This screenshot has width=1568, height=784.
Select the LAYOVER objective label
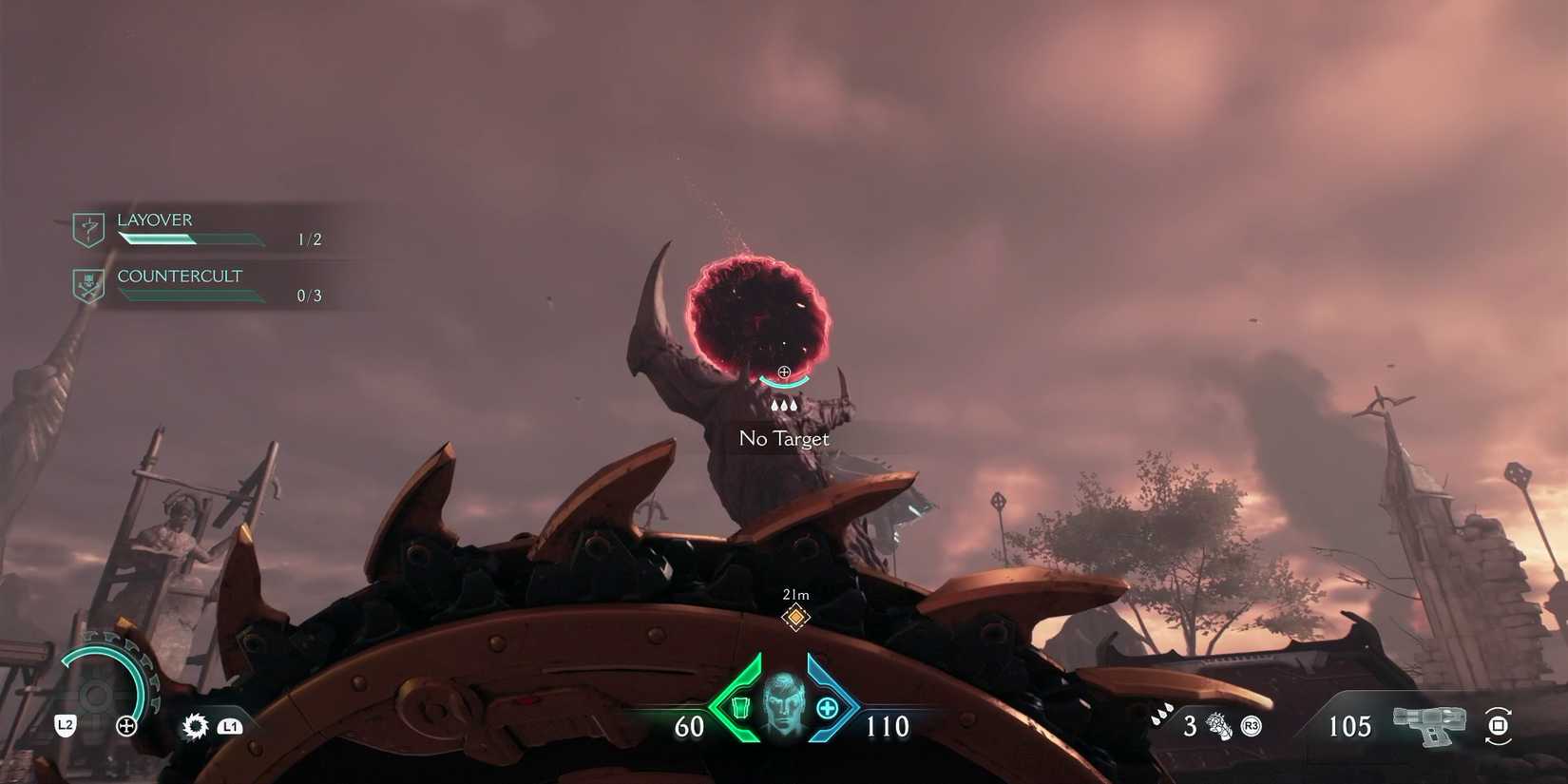(x=154, y=220)
